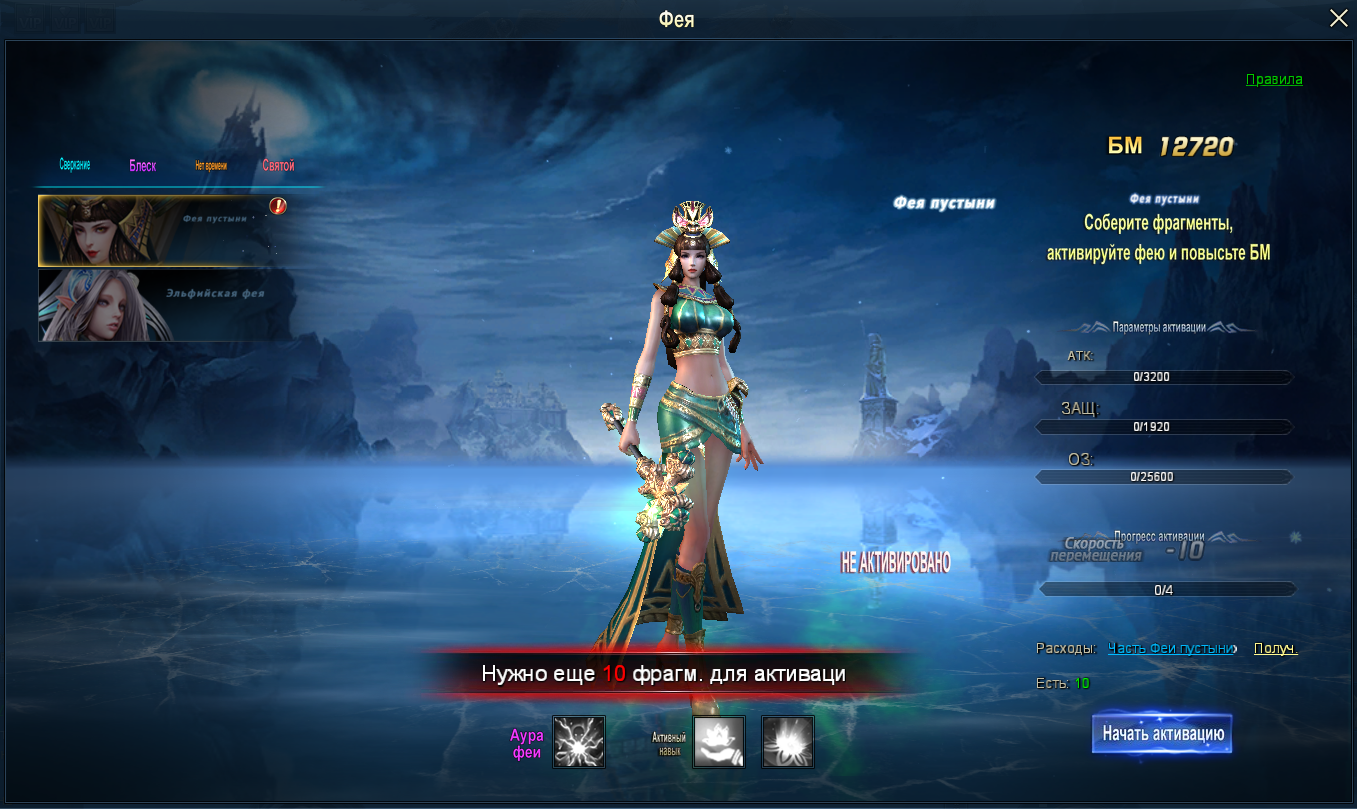
Task: Select the lotus-in-hand active skill icon
Action: 719,742
